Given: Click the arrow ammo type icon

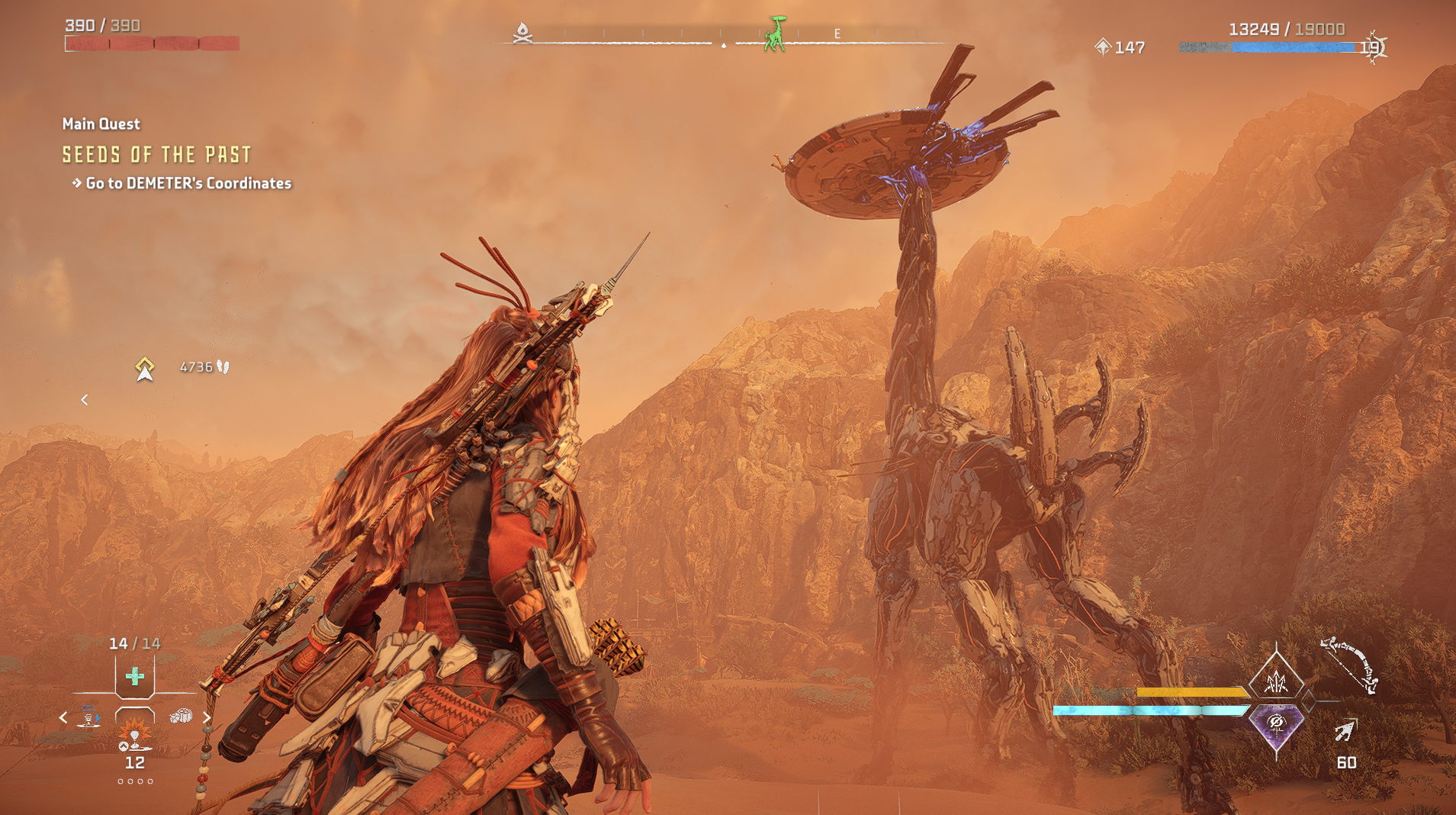Looking at the screenshot, I should [x=1345, y=731].
